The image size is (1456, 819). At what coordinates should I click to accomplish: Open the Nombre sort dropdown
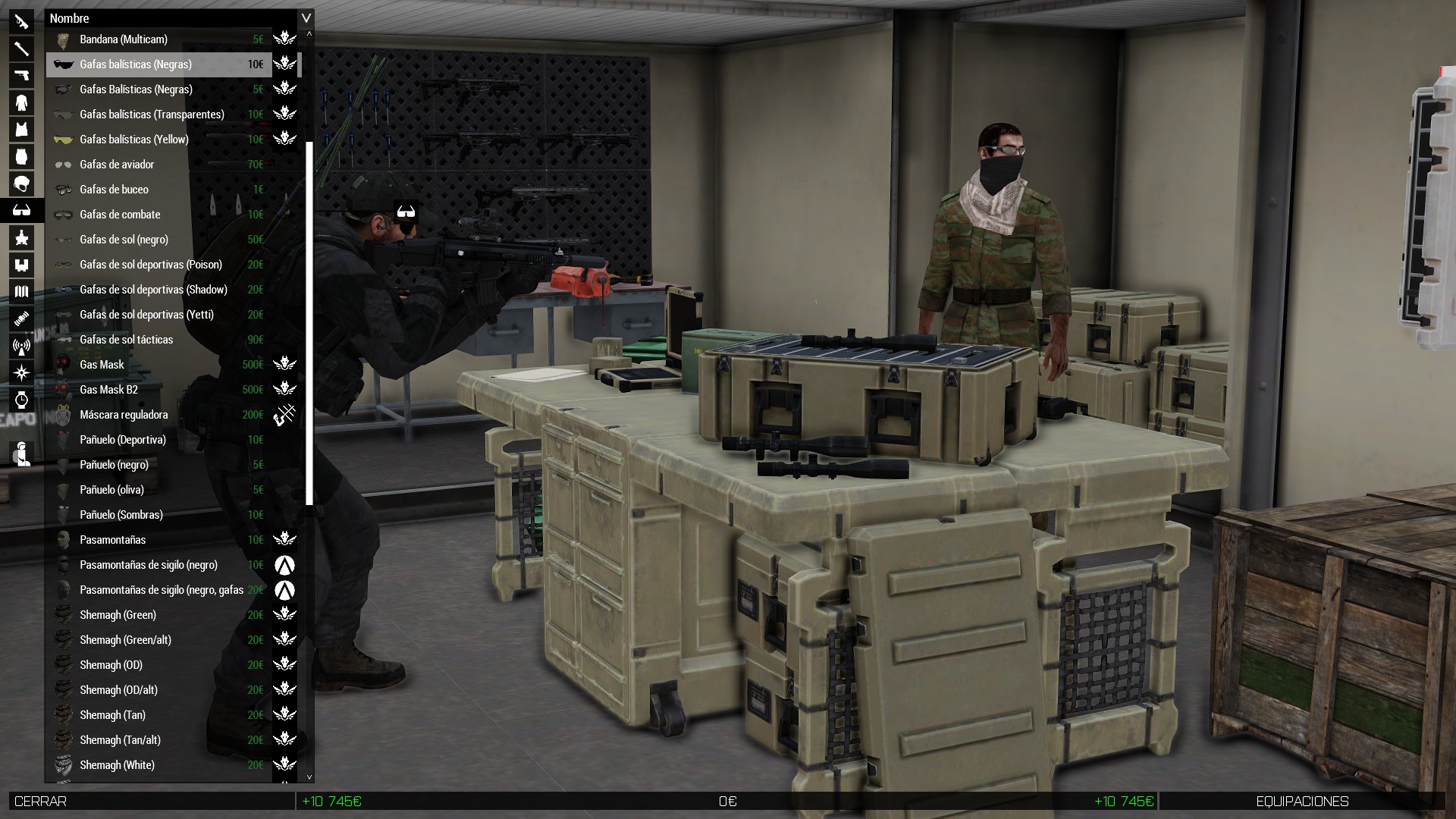point(306,18)
